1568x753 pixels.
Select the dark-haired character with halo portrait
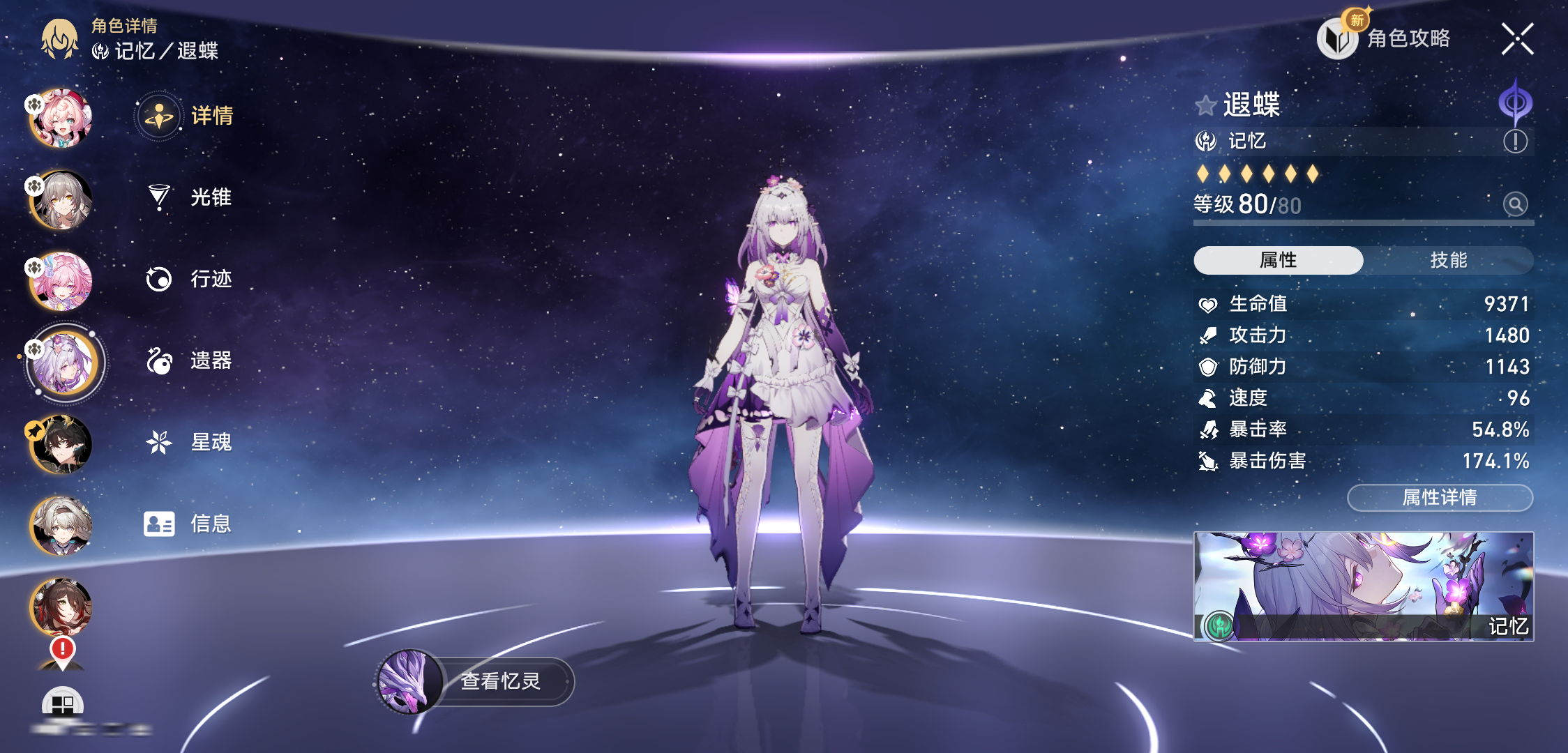point(61,445)
